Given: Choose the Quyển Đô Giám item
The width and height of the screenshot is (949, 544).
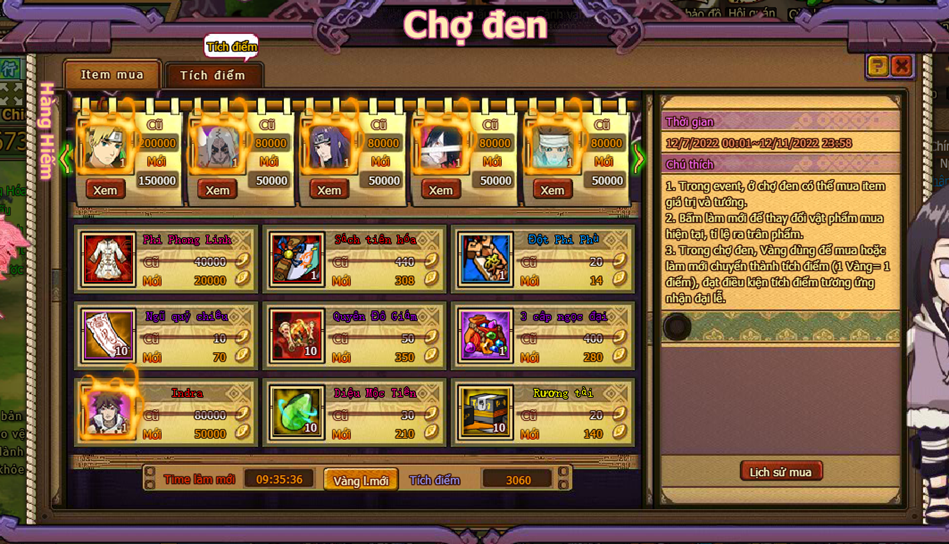Looking at the screenshot, I should click(x=296, y=336).
